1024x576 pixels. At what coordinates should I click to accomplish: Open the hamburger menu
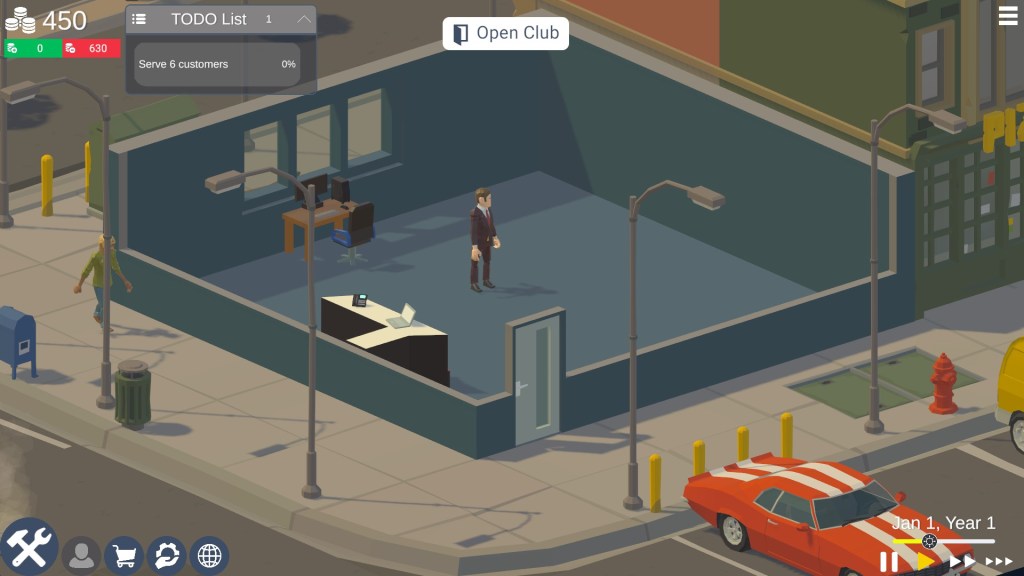click(x=1008, y=15)
